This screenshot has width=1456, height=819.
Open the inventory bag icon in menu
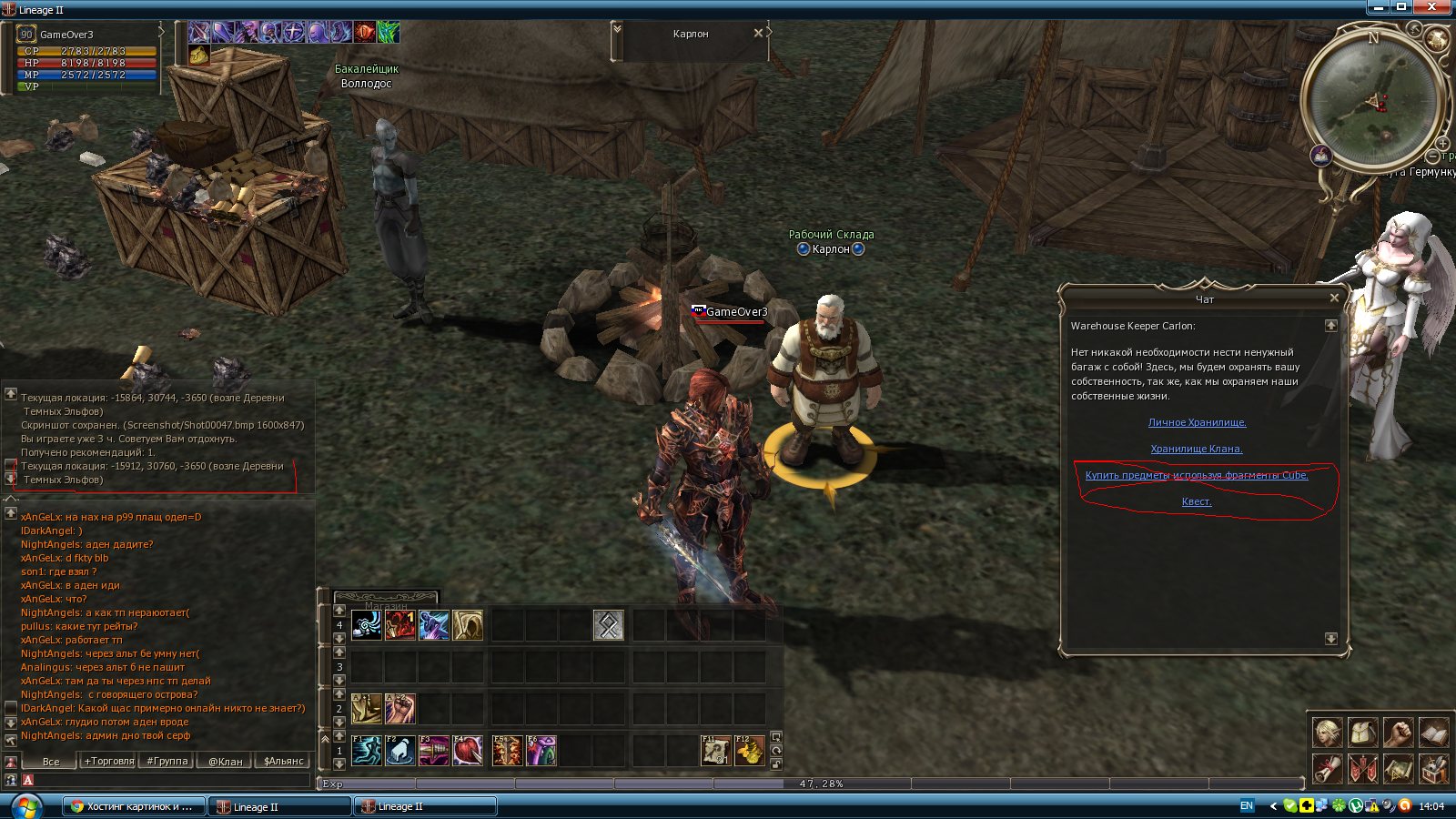pyautogui.click(x=1362, y=732)
